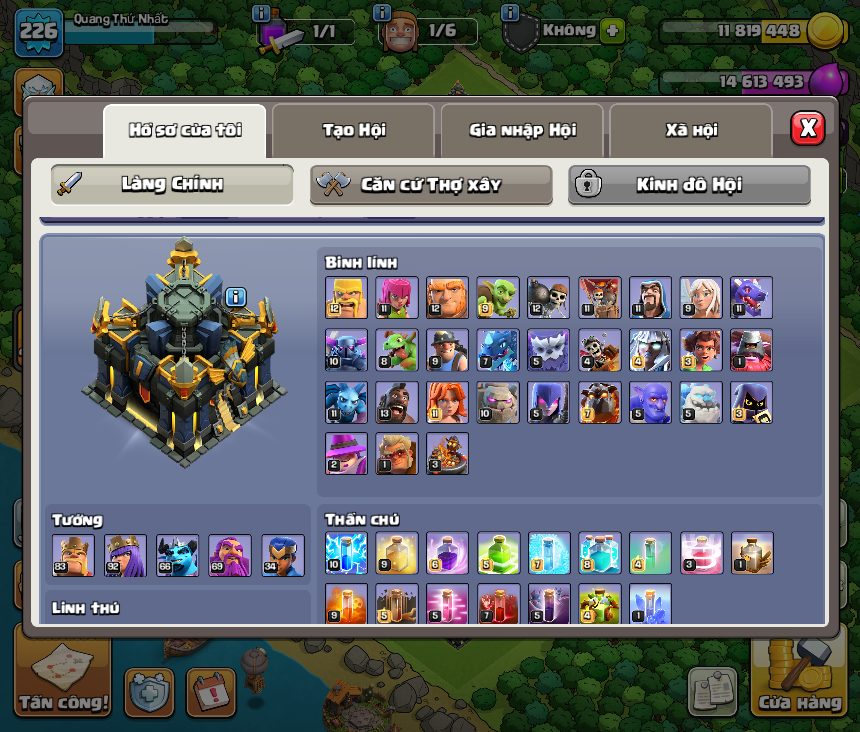This screenshot has height=732, width=860.
Task: Pick the Archer Queen hero icon
Action: (x=125, y=555)
